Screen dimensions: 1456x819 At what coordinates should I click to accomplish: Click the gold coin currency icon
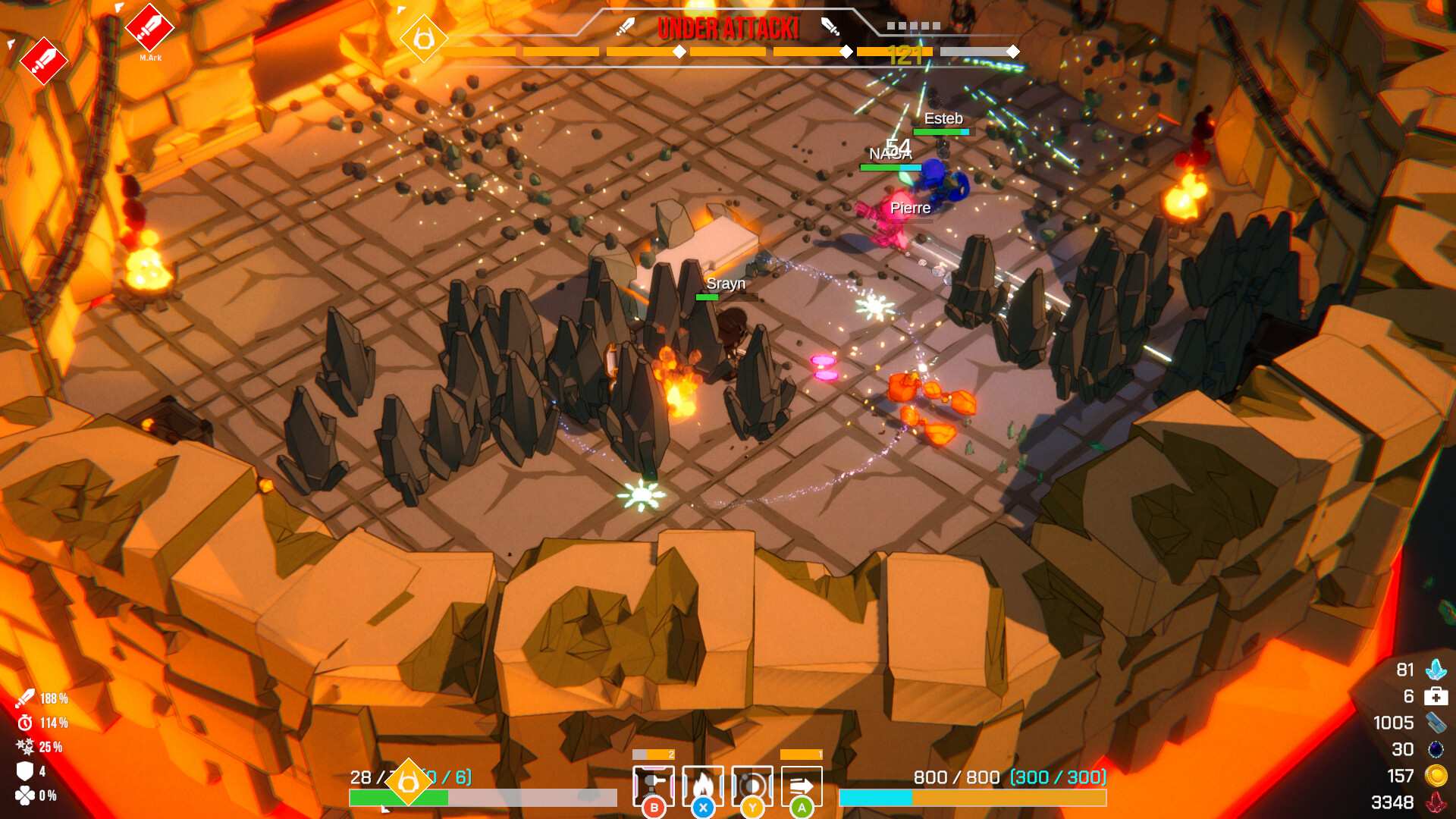(x=1436, y=776)
